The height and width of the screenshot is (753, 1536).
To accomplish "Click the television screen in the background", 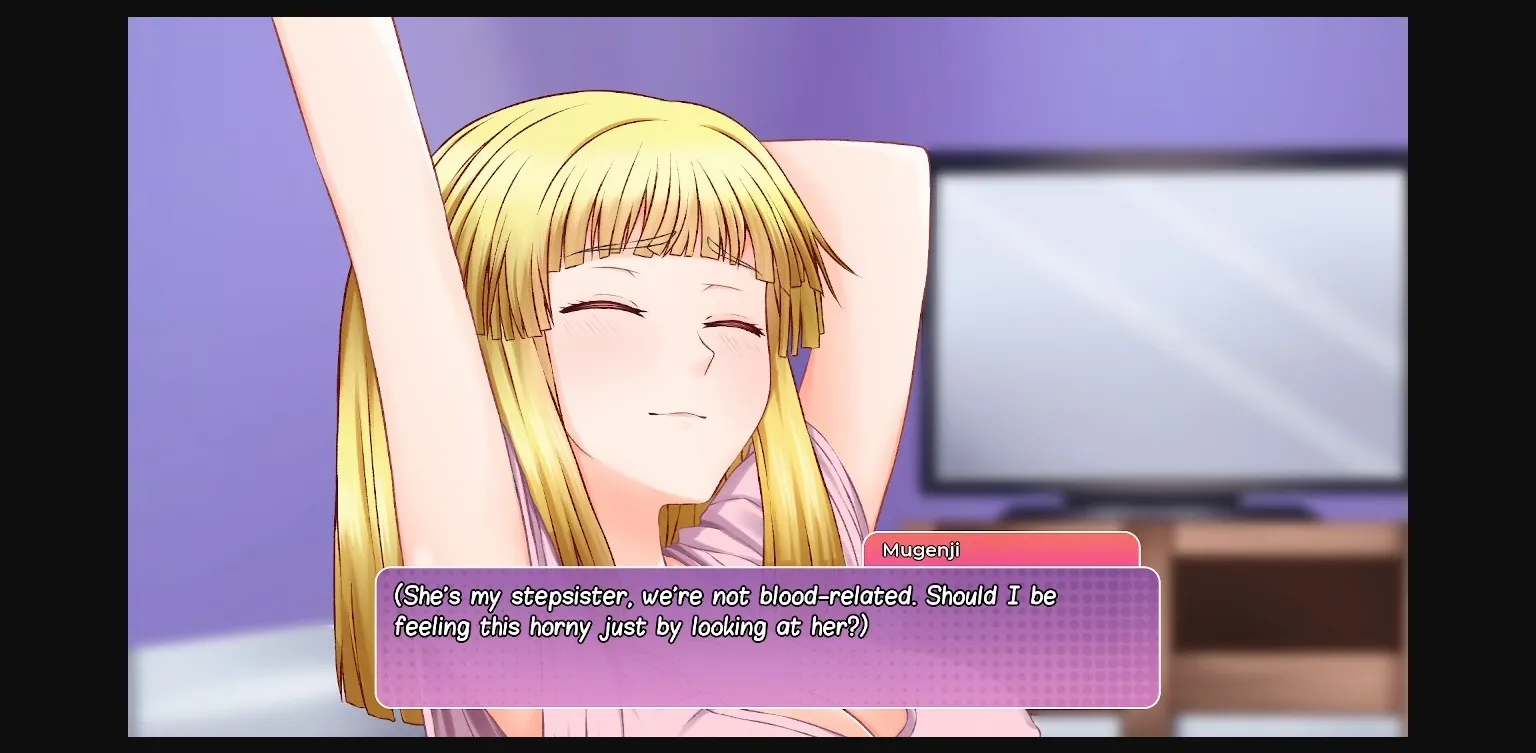I will pos(1170,320).
